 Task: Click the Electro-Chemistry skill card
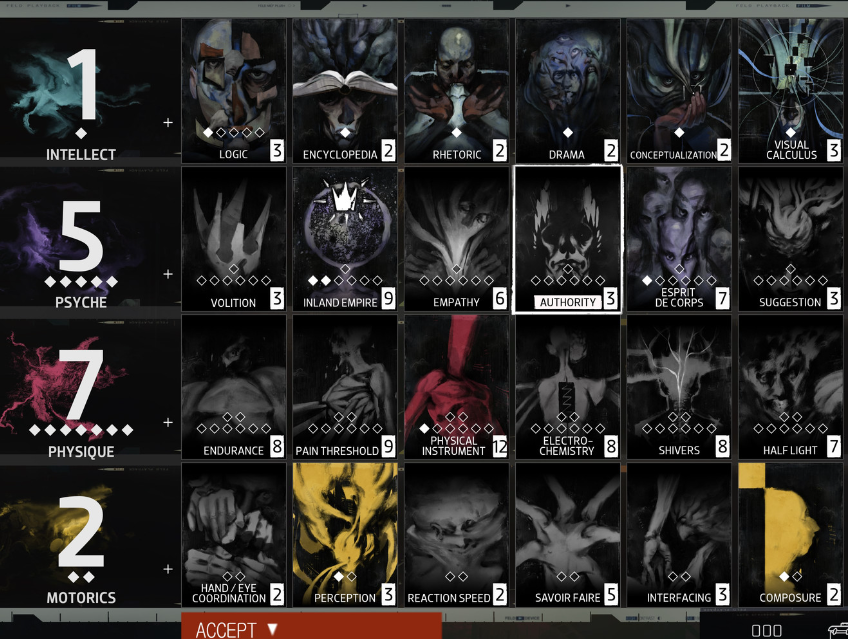(567, 386)
